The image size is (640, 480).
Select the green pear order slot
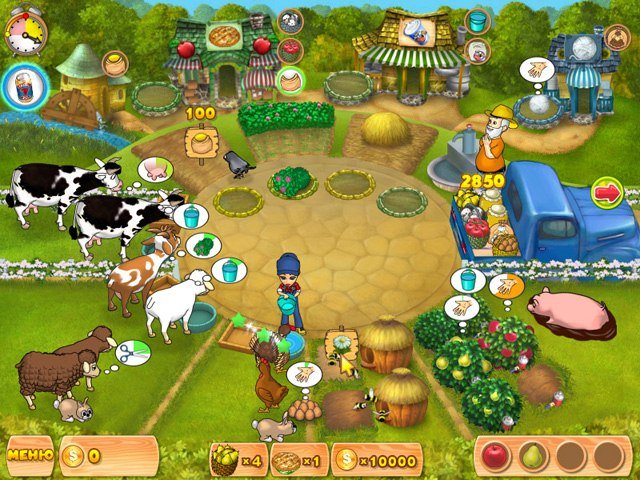(533, 456)
